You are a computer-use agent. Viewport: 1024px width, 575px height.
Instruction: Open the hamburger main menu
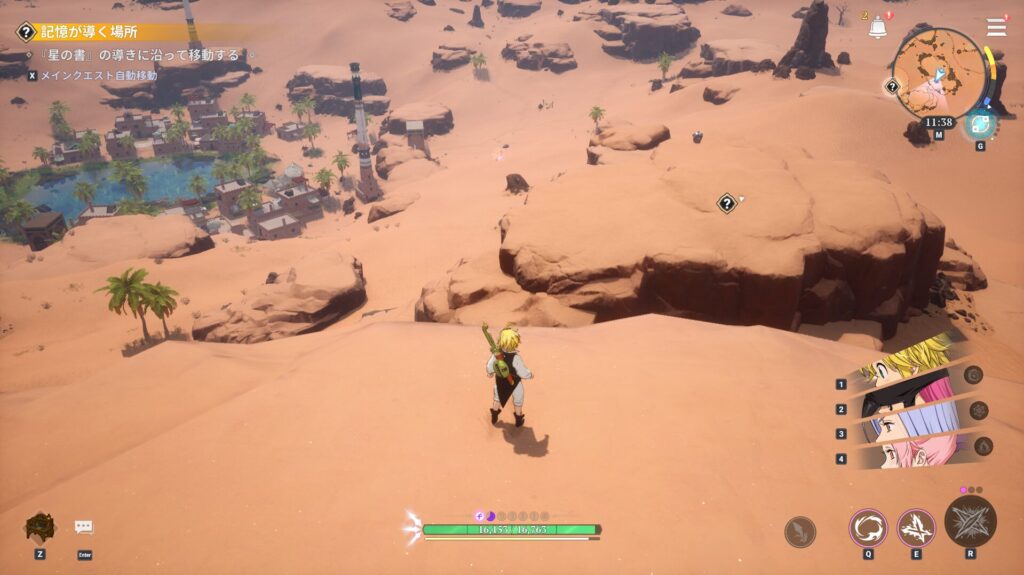[x=996, y=27]
